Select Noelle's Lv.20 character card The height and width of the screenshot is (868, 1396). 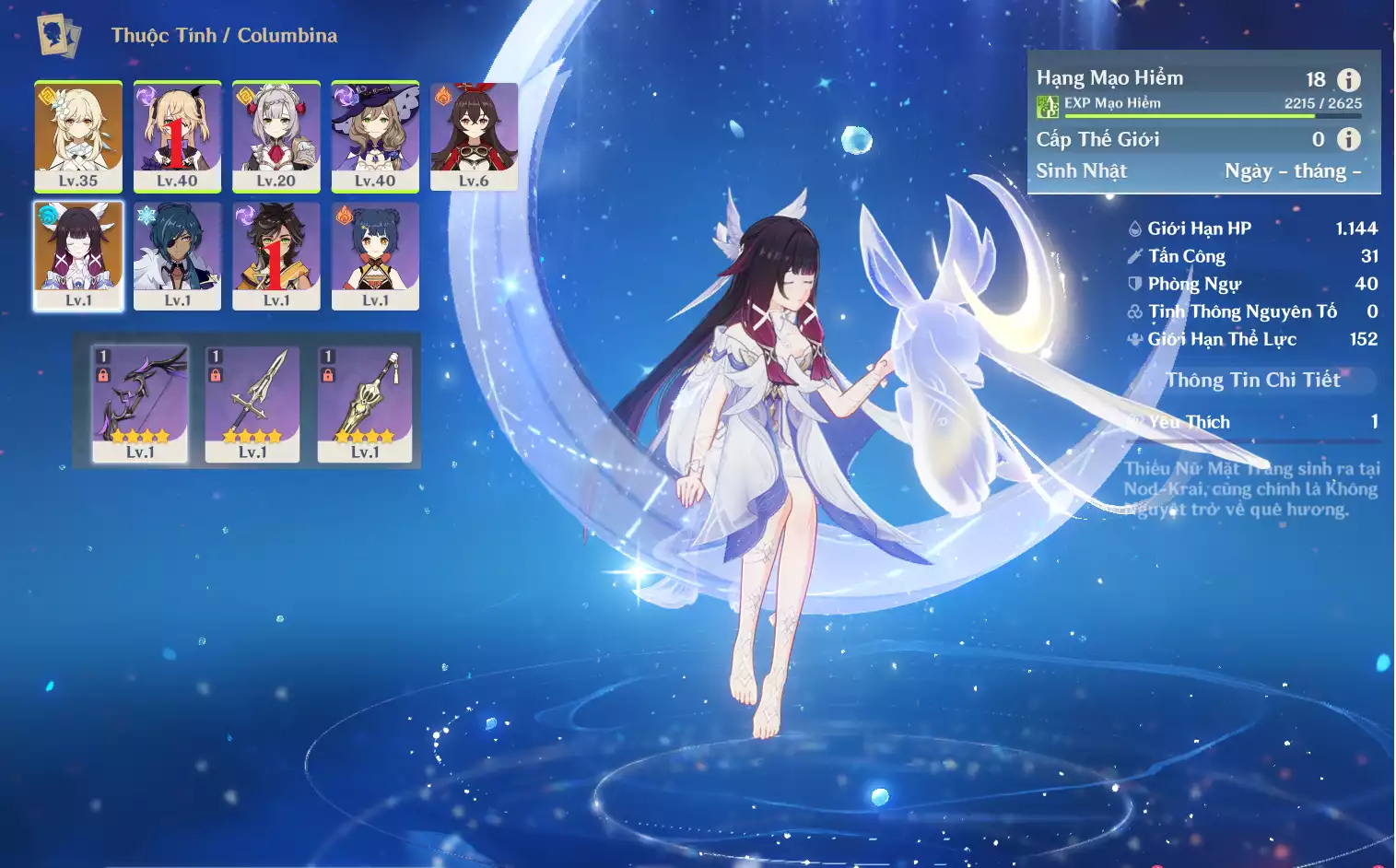276,135
